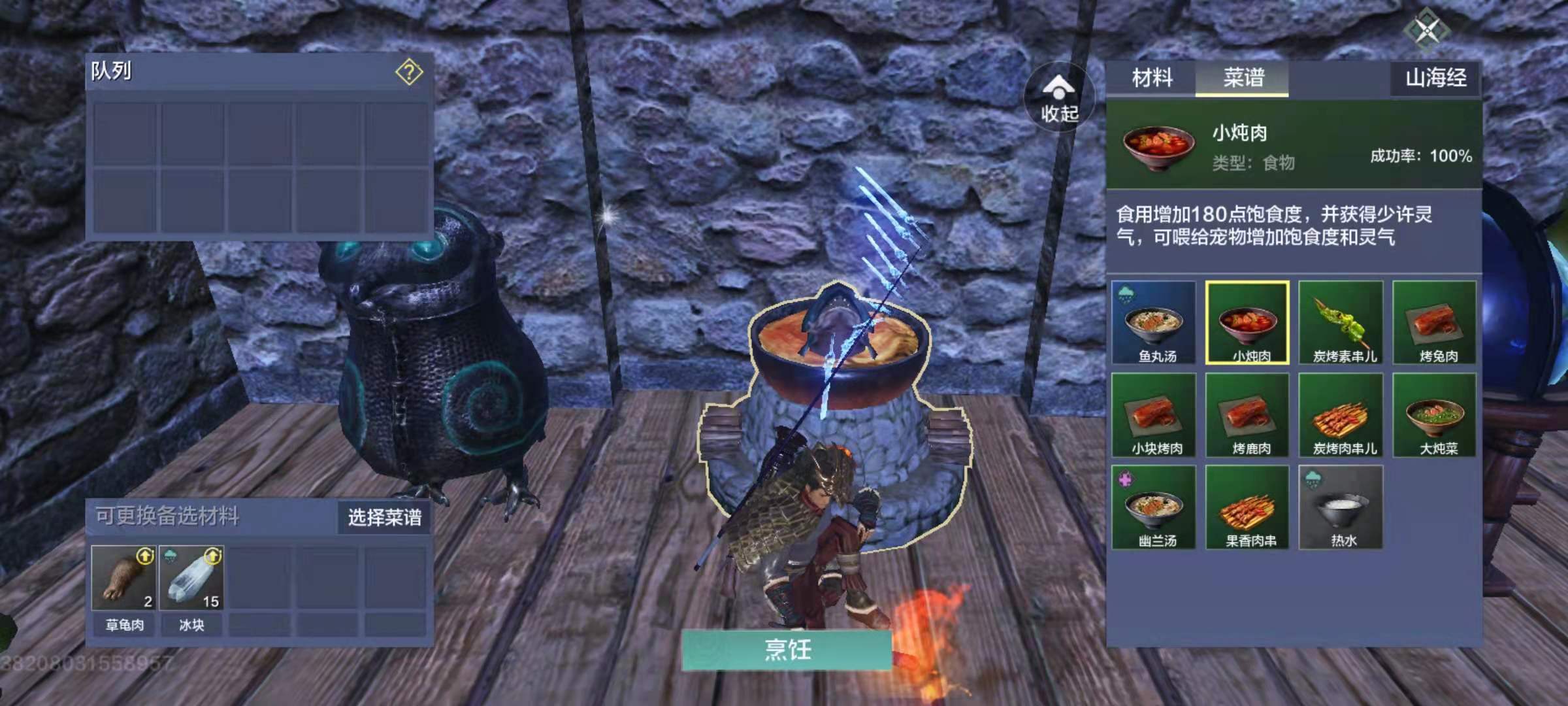
Task: Choose the 幽兰汤 recipe
Action: 1154,507
